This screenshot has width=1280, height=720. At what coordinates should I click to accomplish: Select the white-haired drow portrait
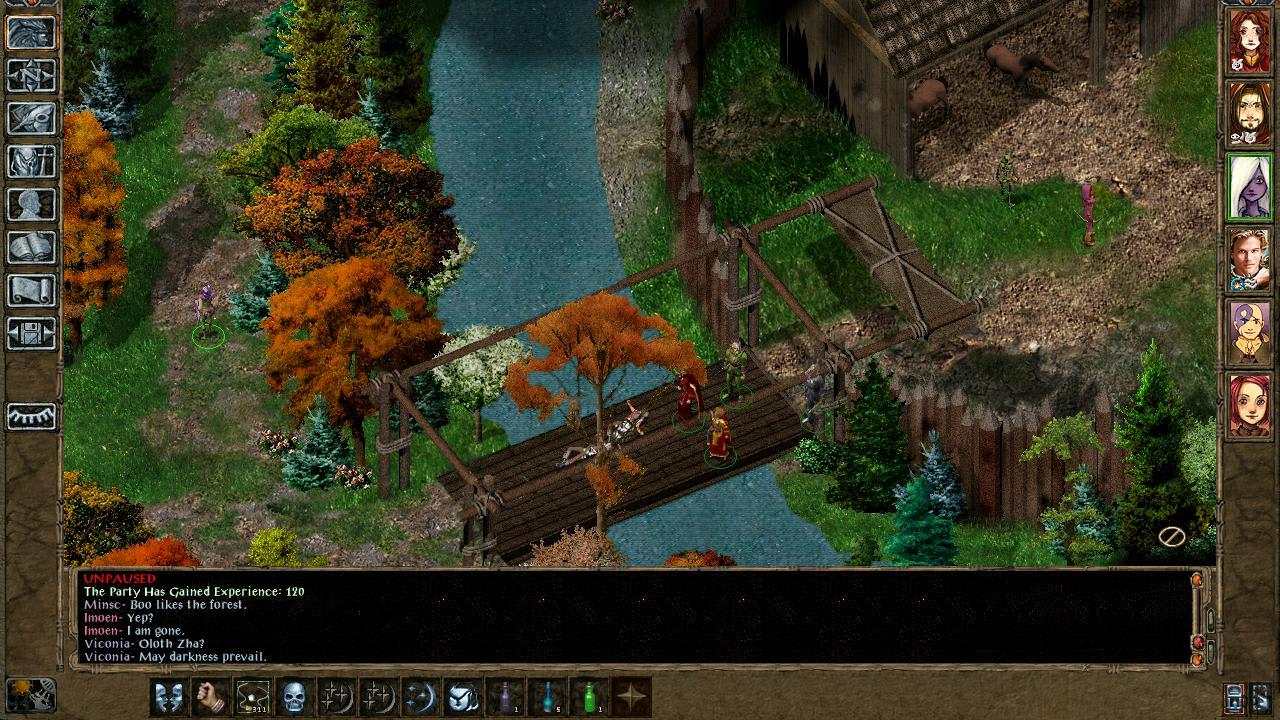click(x=1249, y=187)
